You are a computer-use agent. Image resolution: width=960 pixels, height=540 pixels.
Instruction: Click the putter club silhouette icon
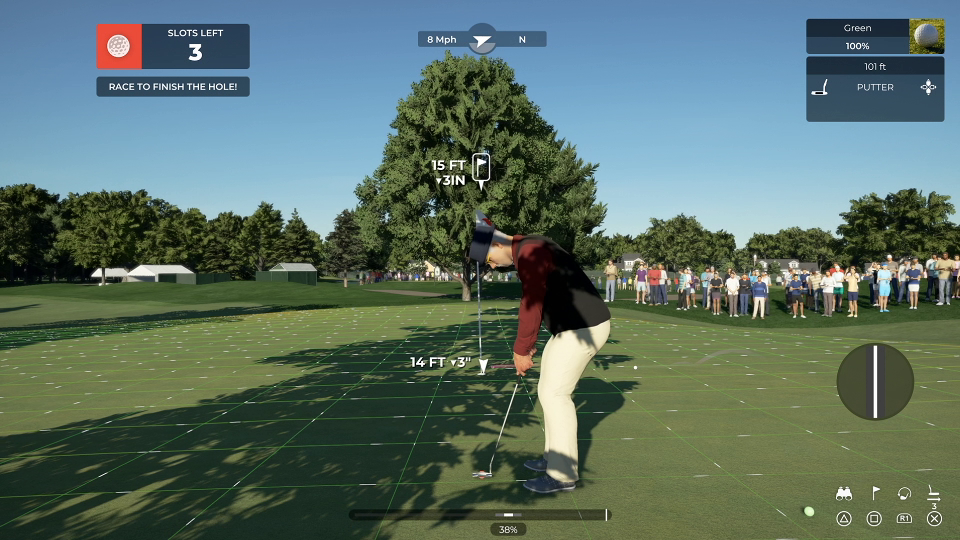coord(820,88)
